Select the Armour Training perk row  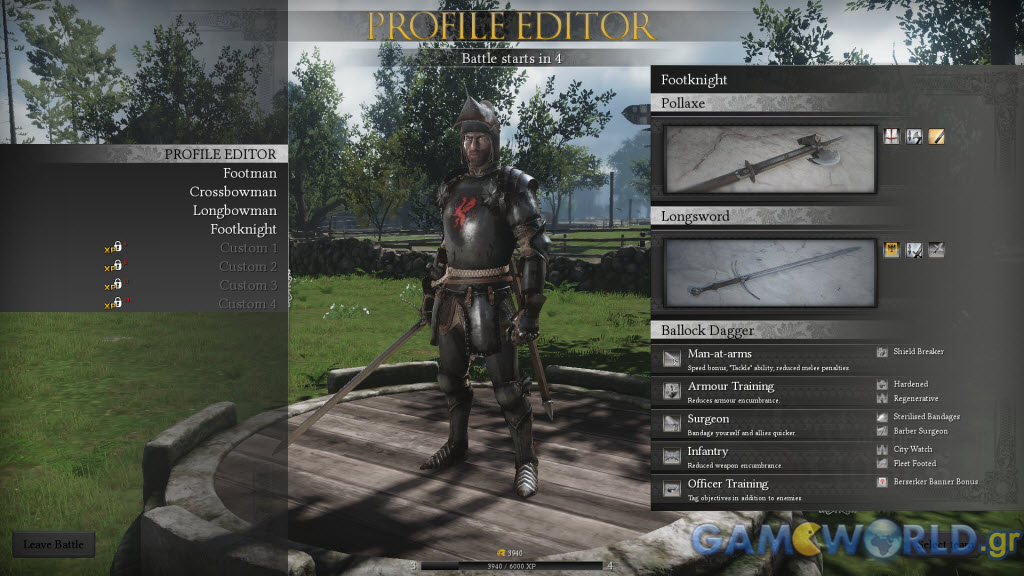pos(762,392)
